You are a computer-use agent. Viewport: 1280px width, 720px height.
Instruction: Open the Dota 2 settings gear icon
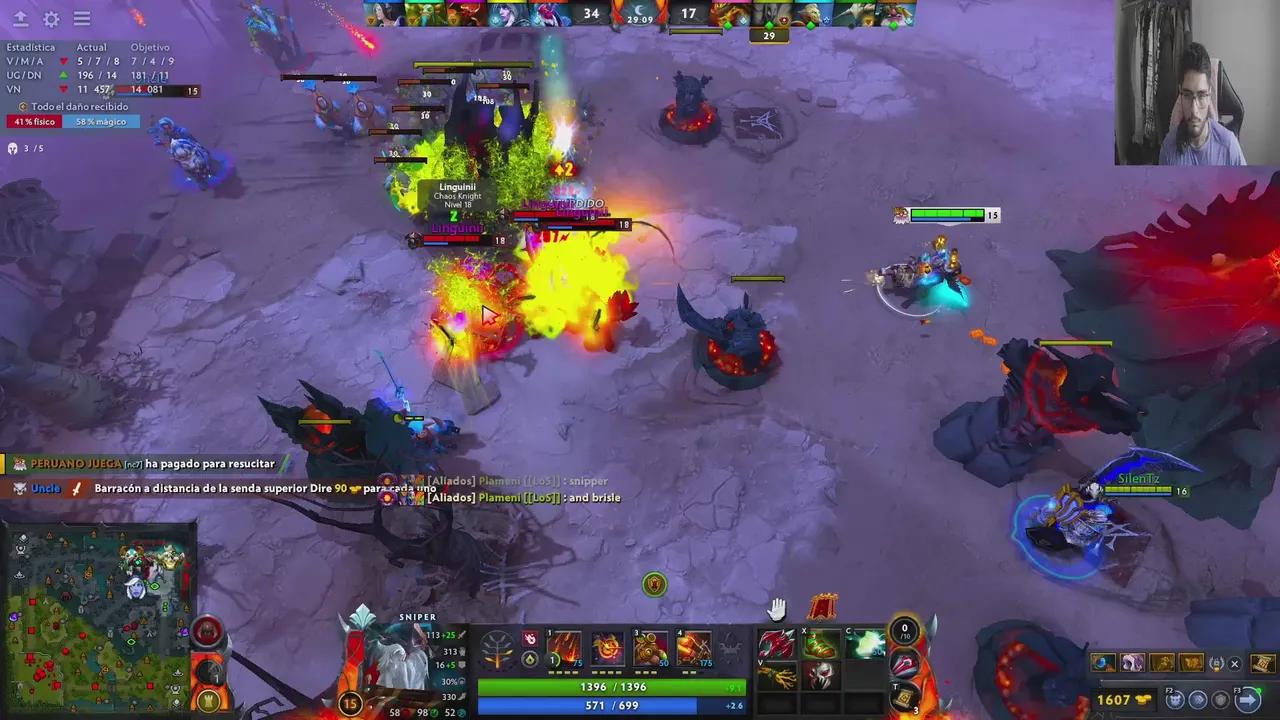pyautogui.click(x=52, y=18)
